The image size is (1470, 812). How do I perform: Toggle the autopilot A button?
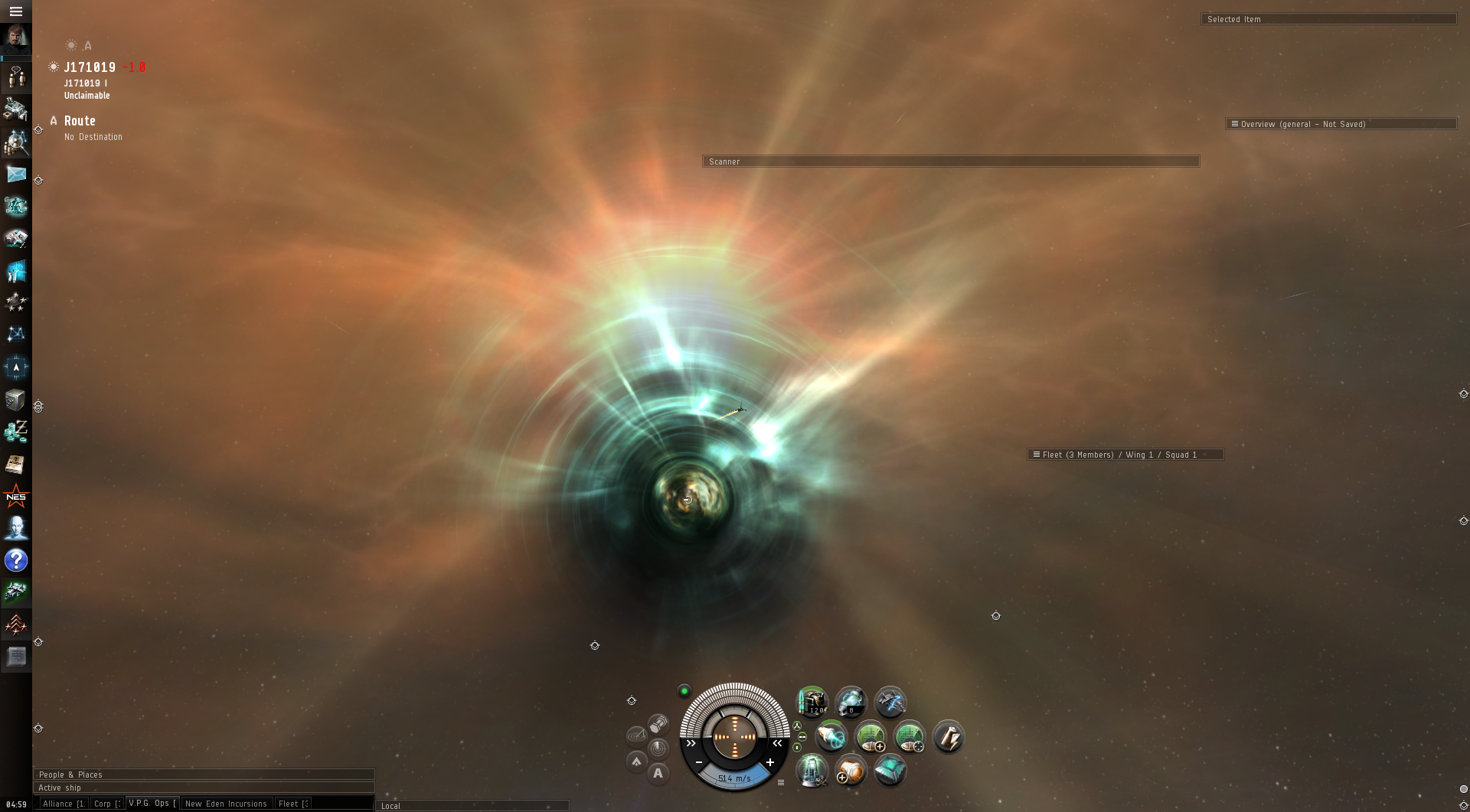coord(658,773)
